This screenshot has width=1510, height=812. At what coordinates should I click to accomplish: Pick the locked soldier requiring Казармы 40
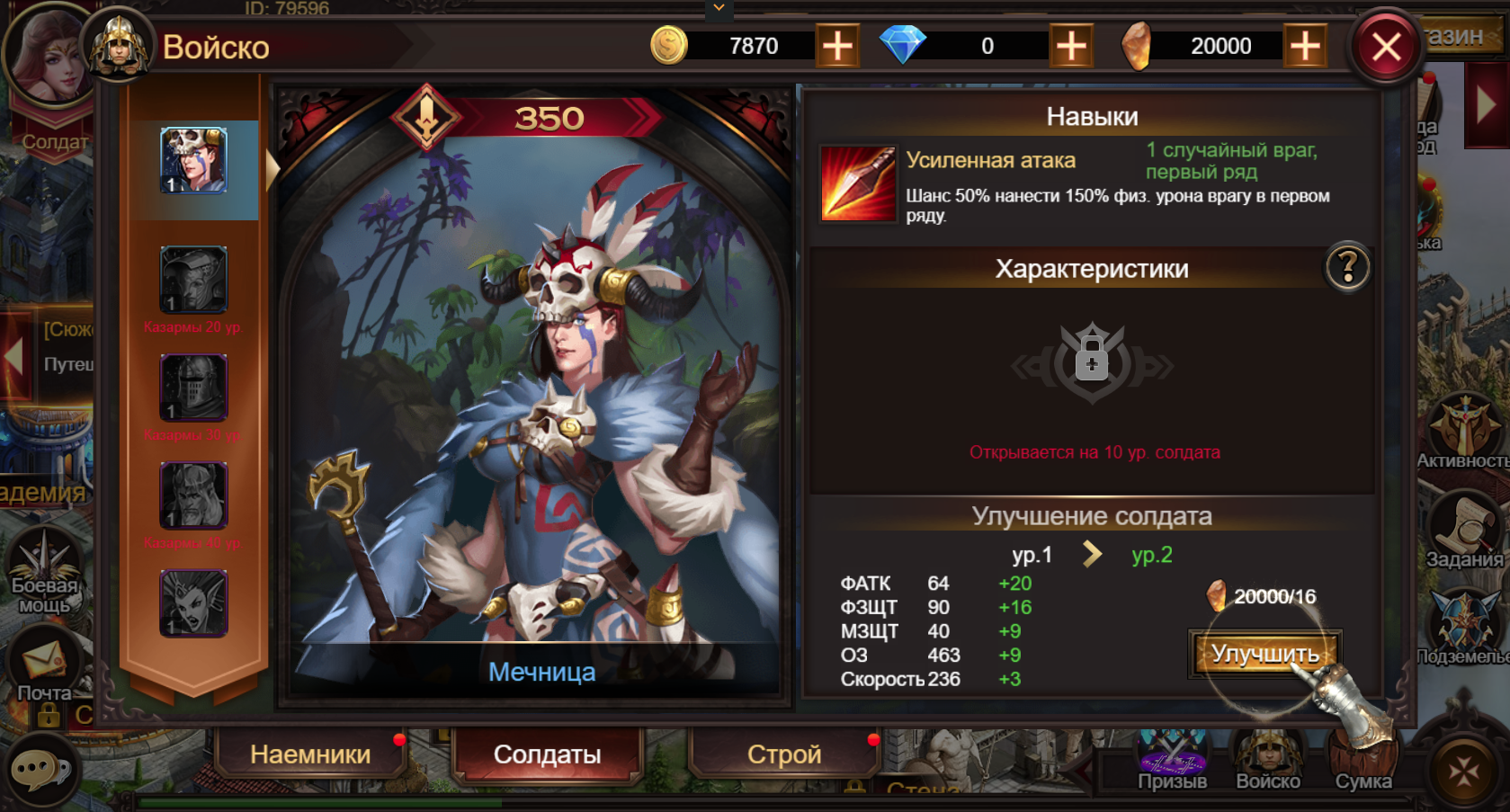point(193,495)
